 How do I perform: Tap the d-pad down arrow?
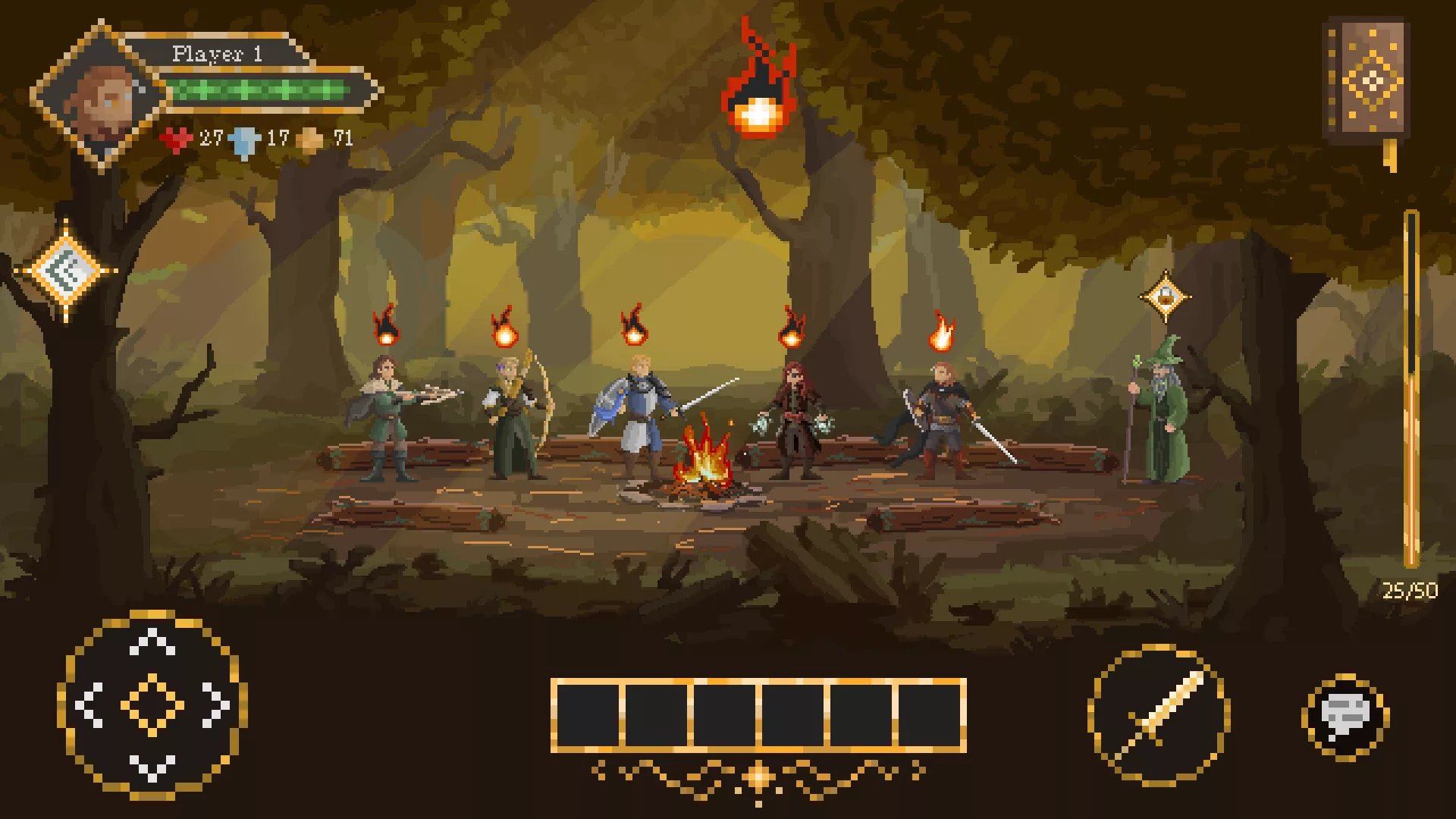[152, 767]
